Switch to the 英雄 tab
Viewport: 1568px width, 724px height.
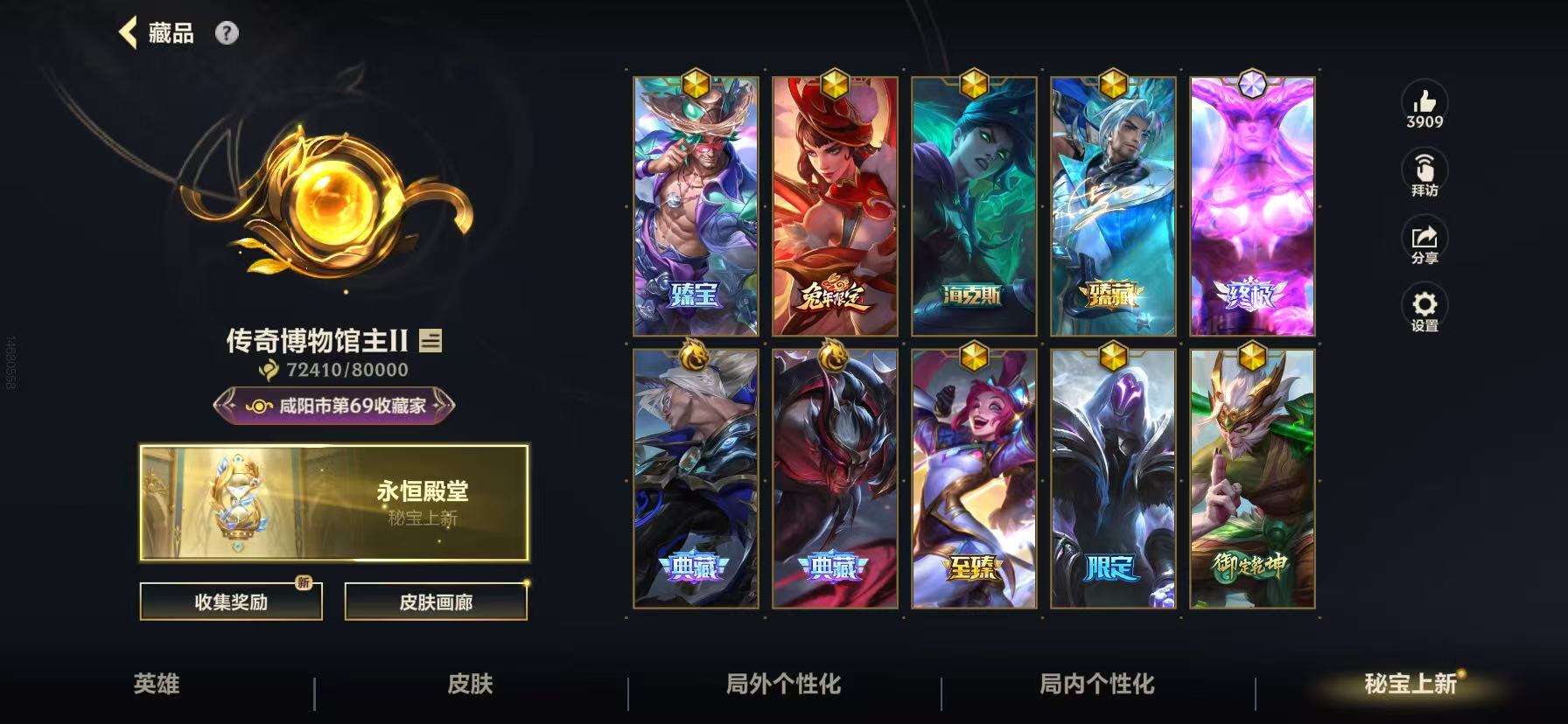pos(157,686)
